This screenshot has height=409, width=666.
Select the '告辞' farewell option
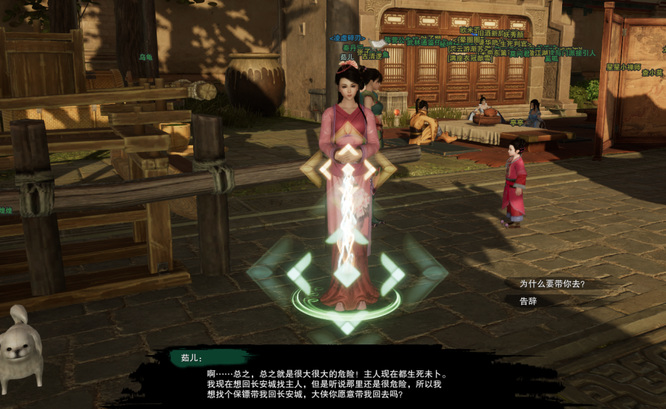(x=528, y=300)
